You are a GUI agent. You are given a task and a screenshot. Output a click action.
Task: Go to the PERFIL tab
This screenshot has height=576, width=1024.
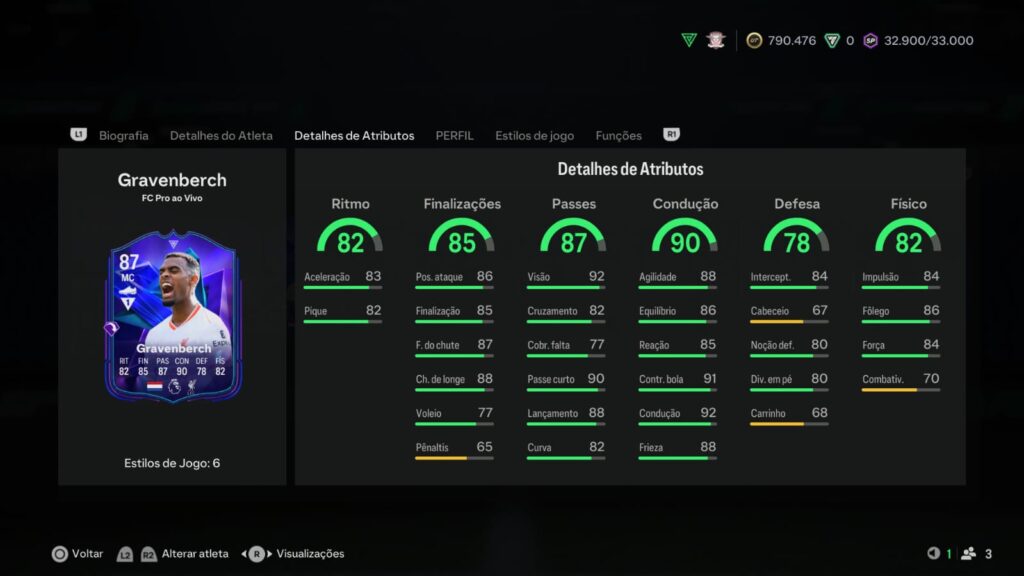coord(454,135)
